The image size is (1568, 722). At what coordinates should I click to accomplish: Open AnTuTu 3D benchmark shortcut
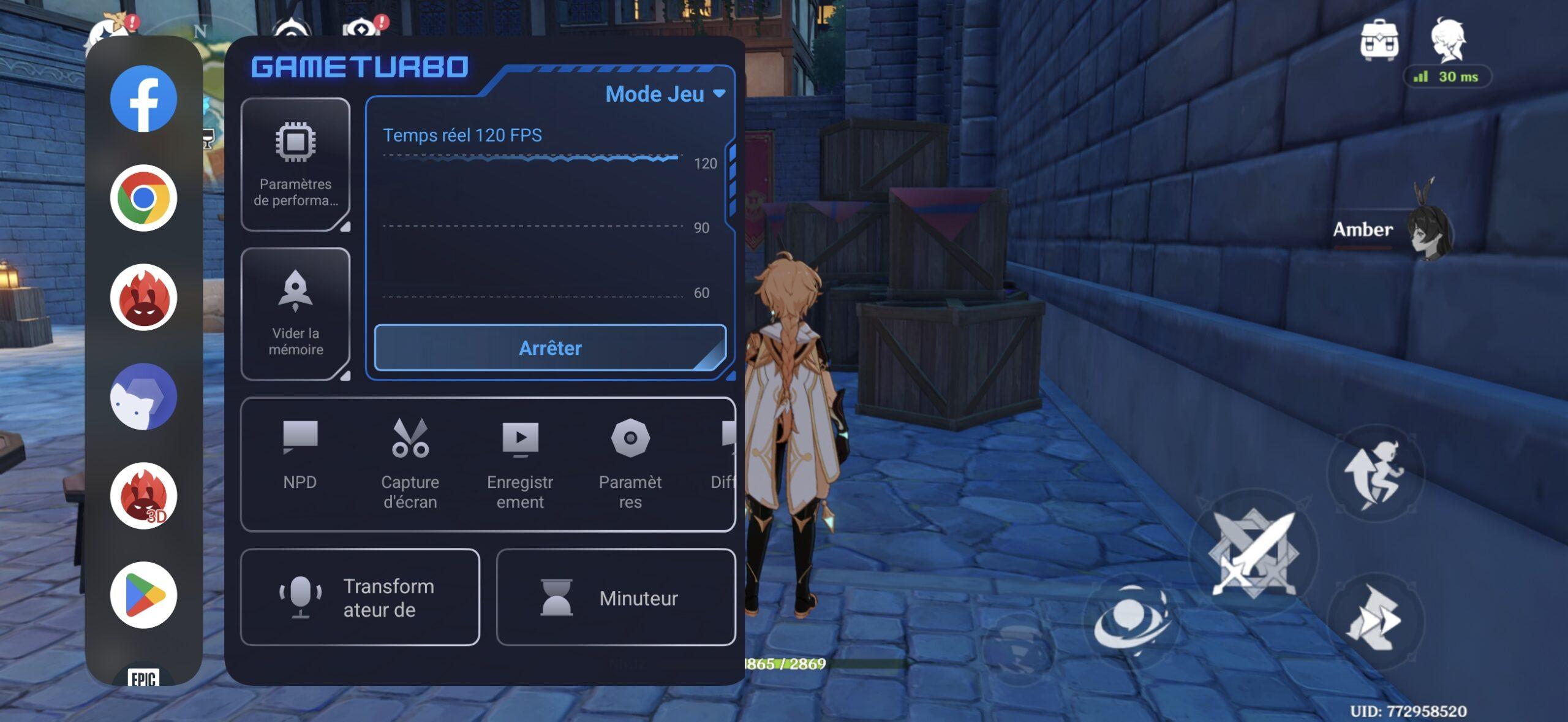coord(143,495)
